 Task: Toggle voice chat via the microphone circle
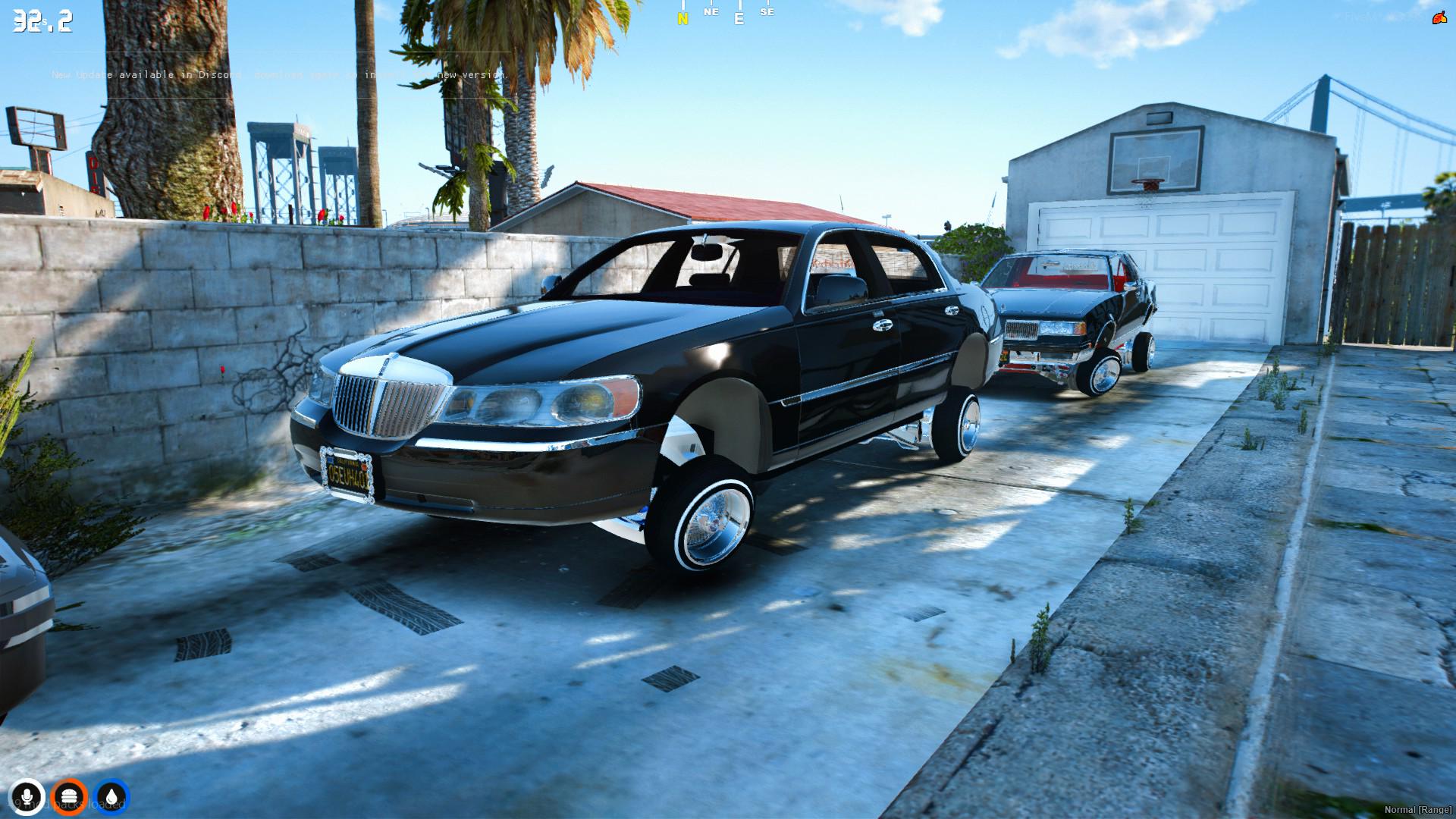(x=28, y=796)
